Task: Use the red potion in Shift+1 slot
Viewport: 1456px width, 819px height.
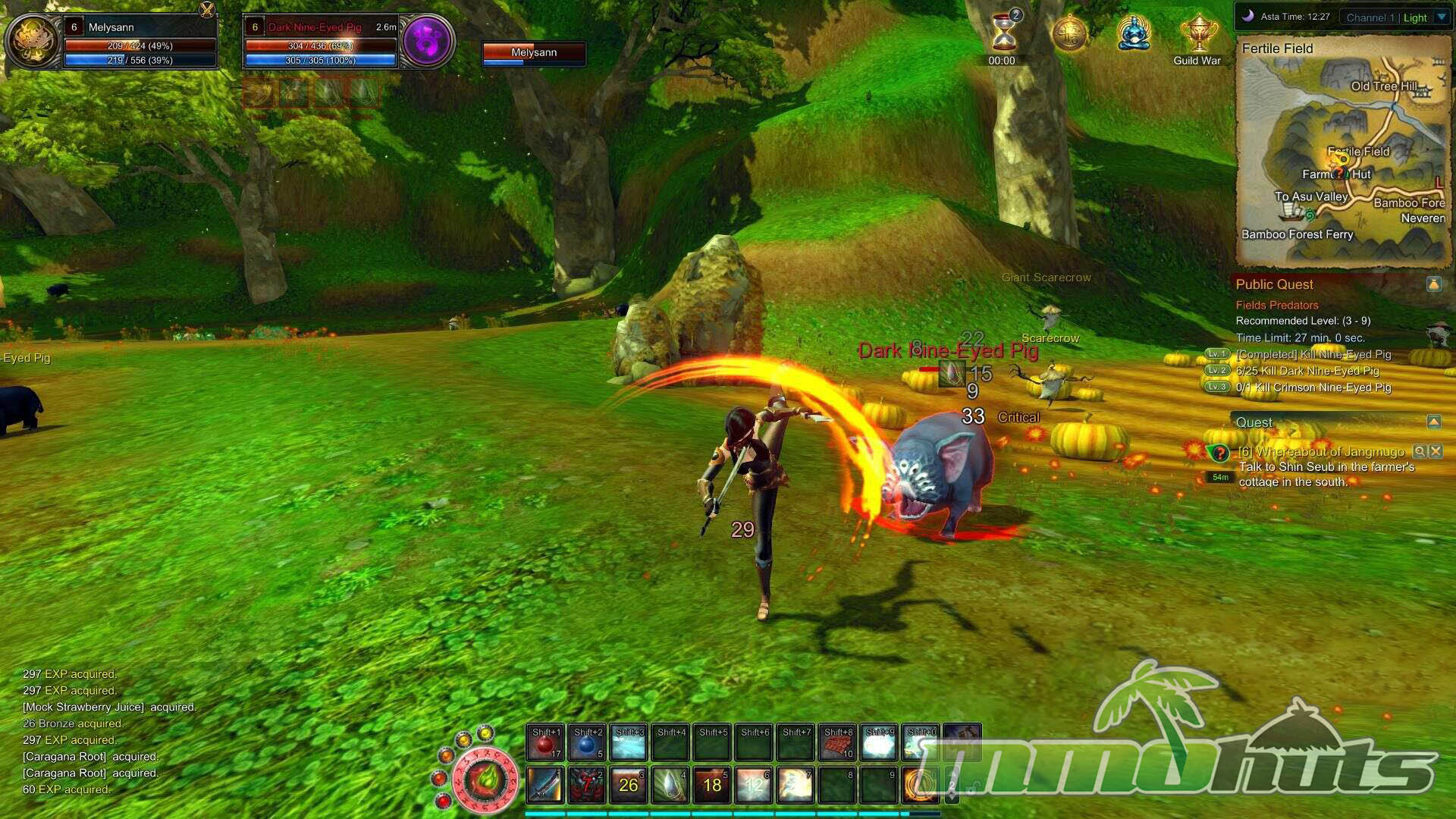Action: 545,743
